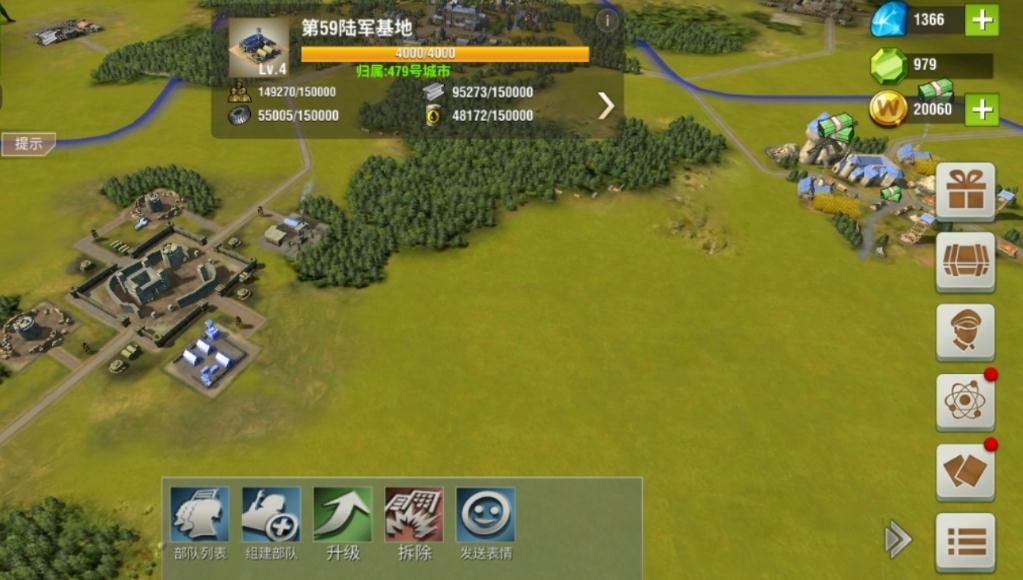1023x580 pixels.
Task: Show the 提示 hints tab
Action: [28, 144]
